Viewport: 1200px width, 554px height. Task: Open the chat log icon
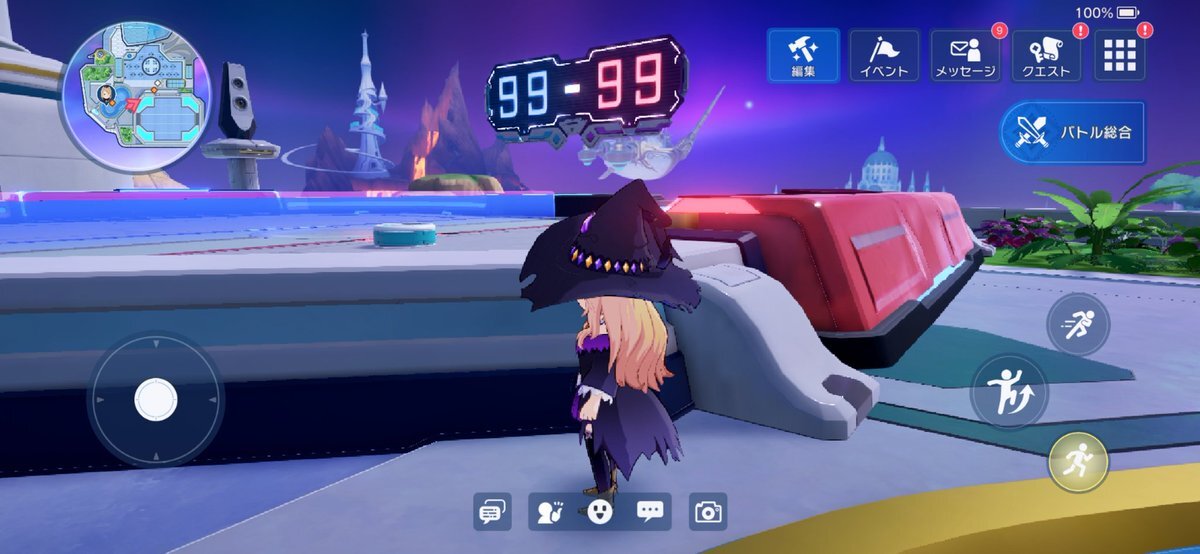pyautogui.click(x=491, y=512)
